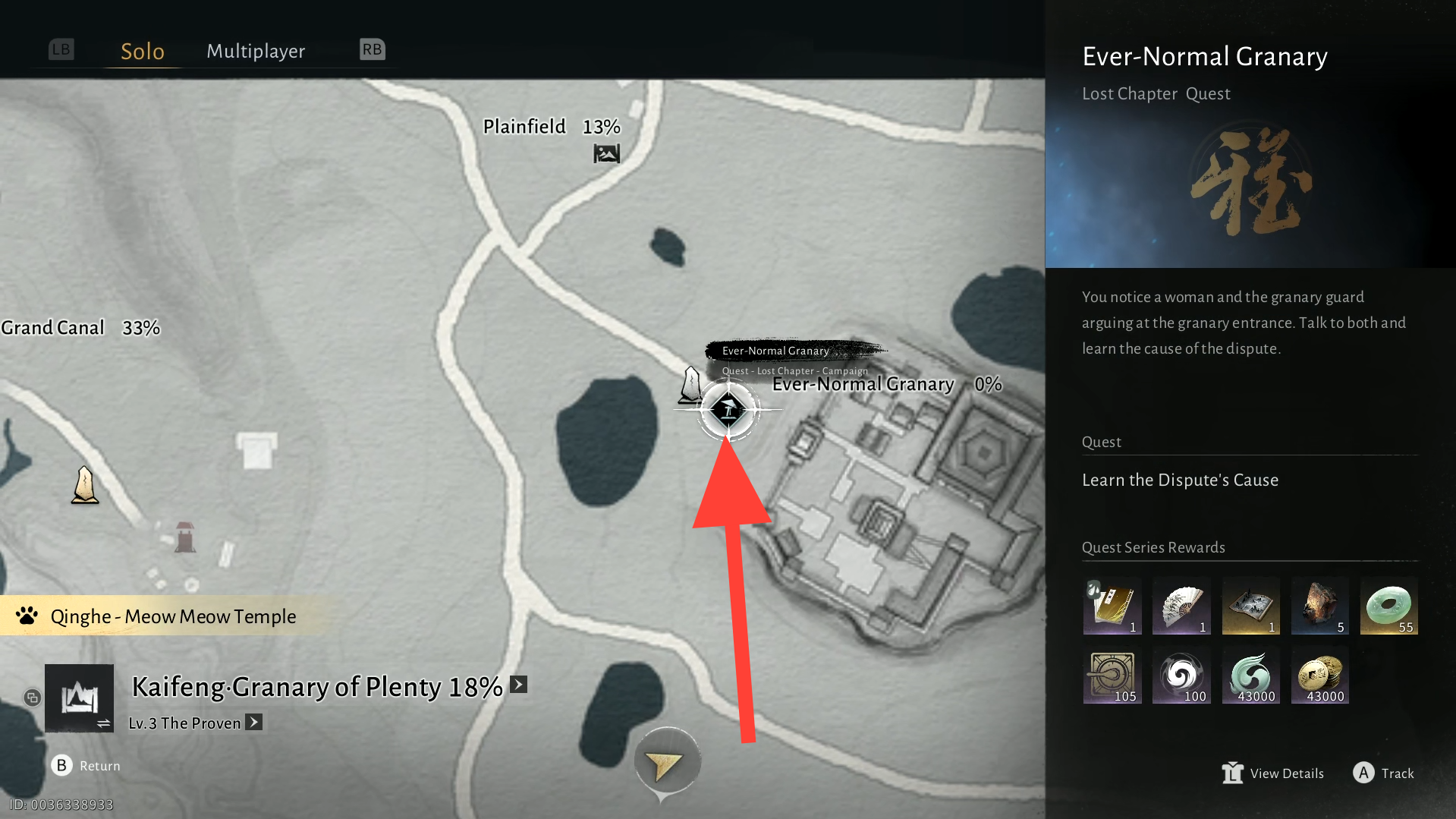1456x819 pixels.
Task: Select the folding fan reward item
Action: [x=1181, y=606]
